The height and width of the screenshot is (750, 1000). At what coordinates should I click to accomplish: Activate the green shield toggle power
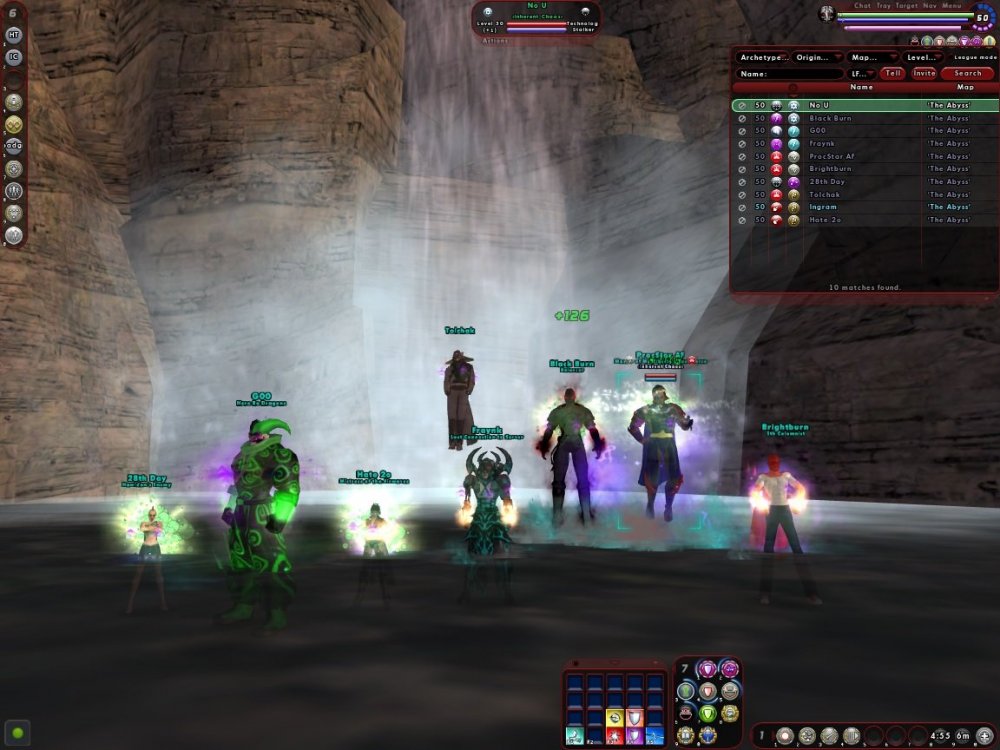click(x=707, y=713)
